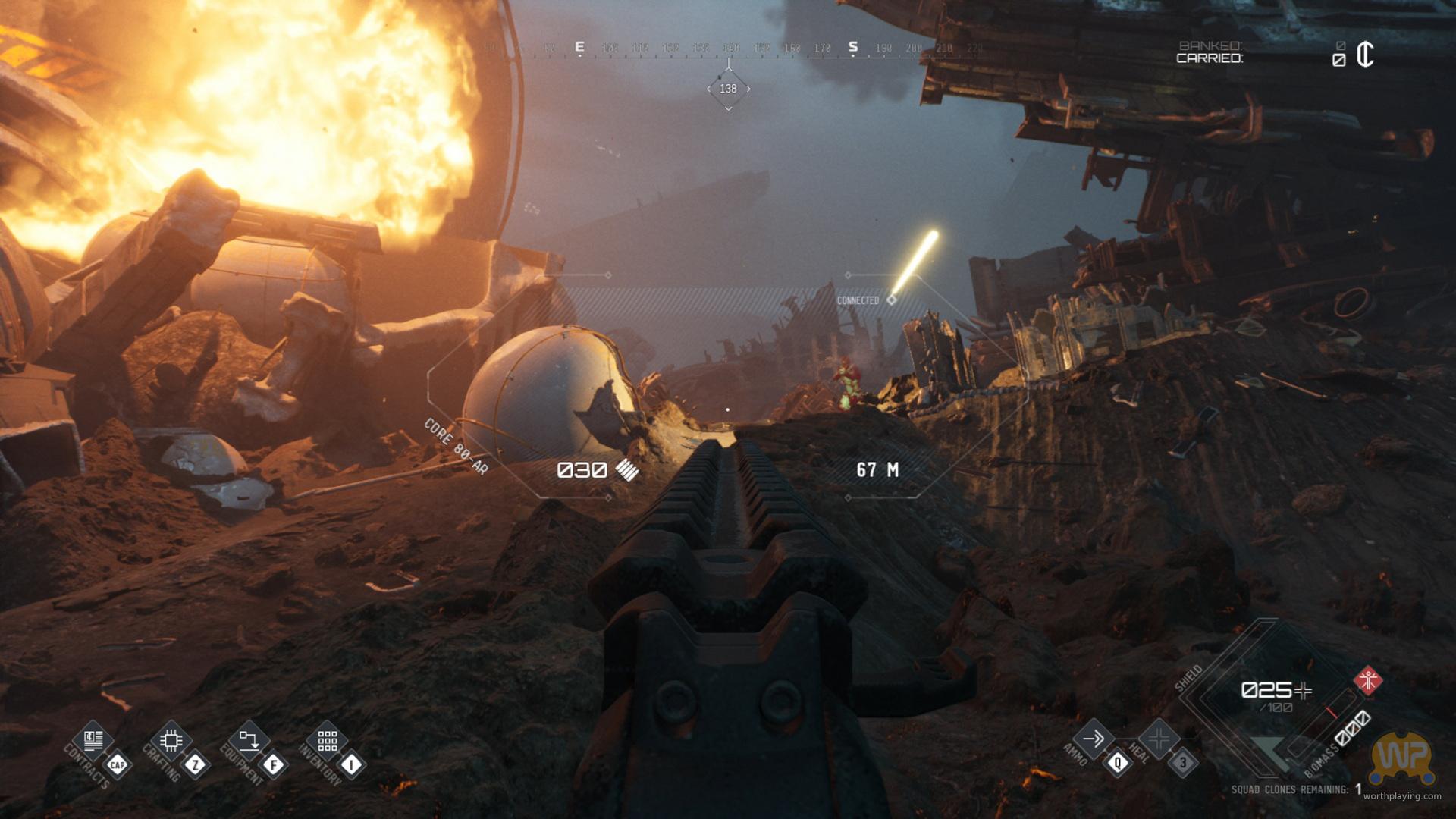Open the Inventory grid icon
Viewport: 1456px width, 819px height.
pyautogui.click(x=327, y=739)
